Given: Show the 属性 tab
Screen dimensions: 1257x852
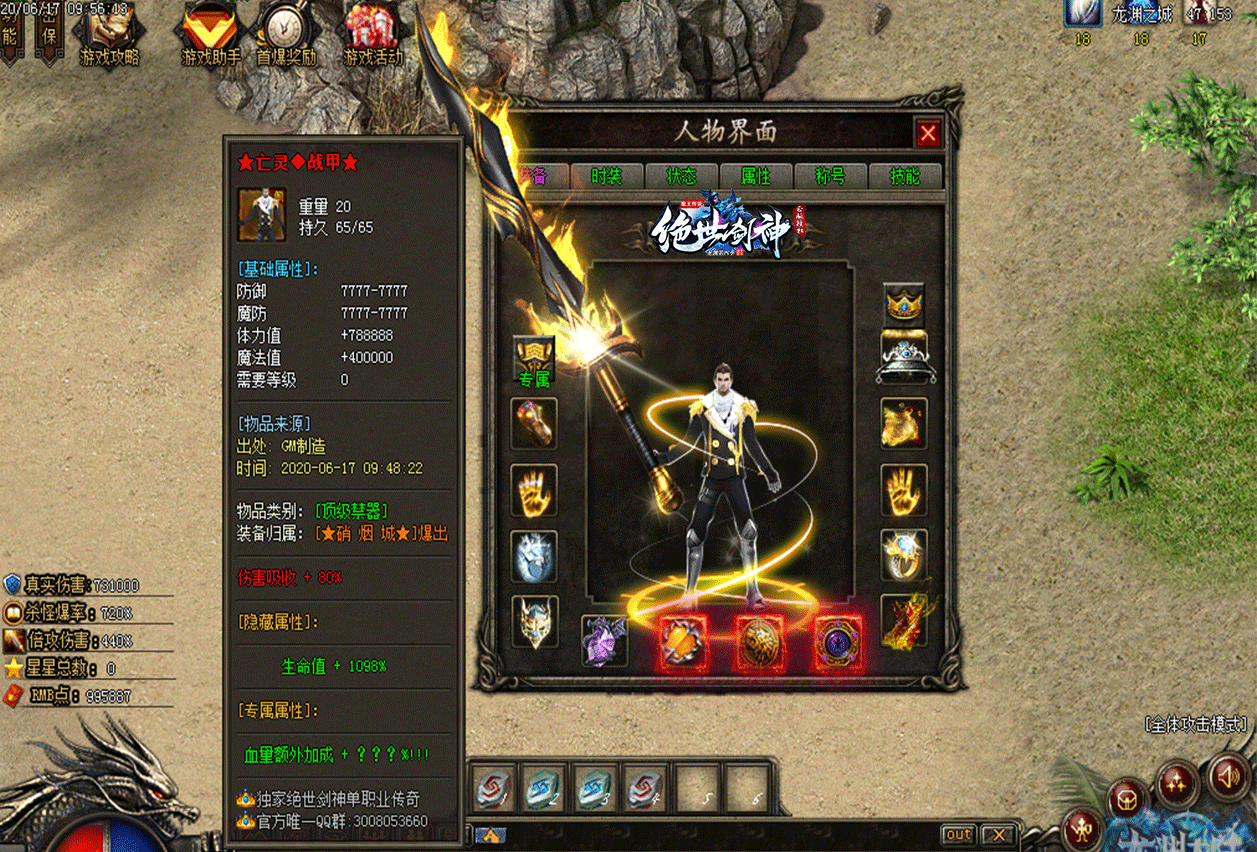Looking at the screenshot, I should 755,176.
